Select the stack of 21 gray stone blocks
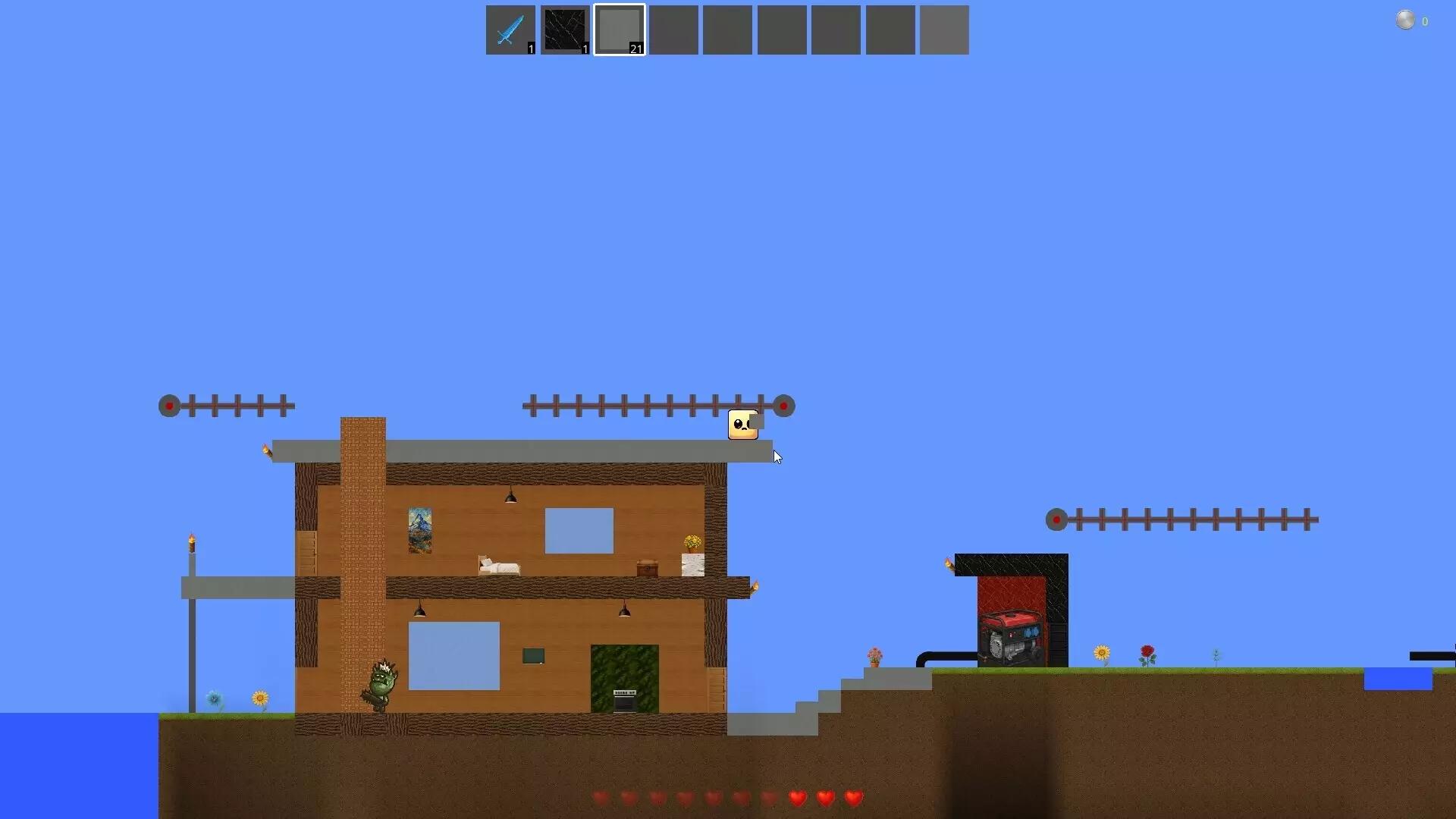Viewport: 1456px width, 819px height. [x=619, y=30]
